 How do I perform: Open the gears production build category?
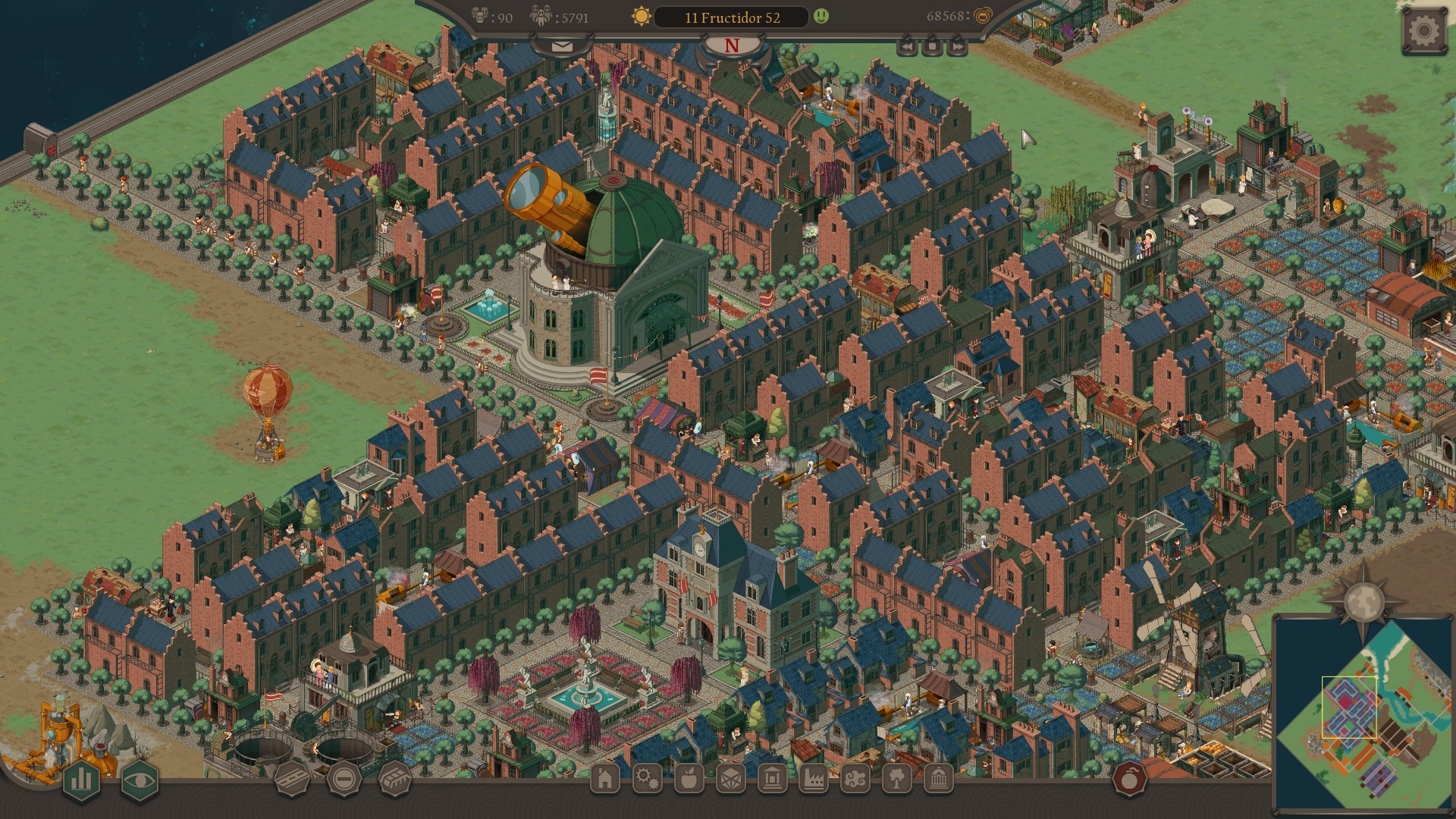point(647,779)
